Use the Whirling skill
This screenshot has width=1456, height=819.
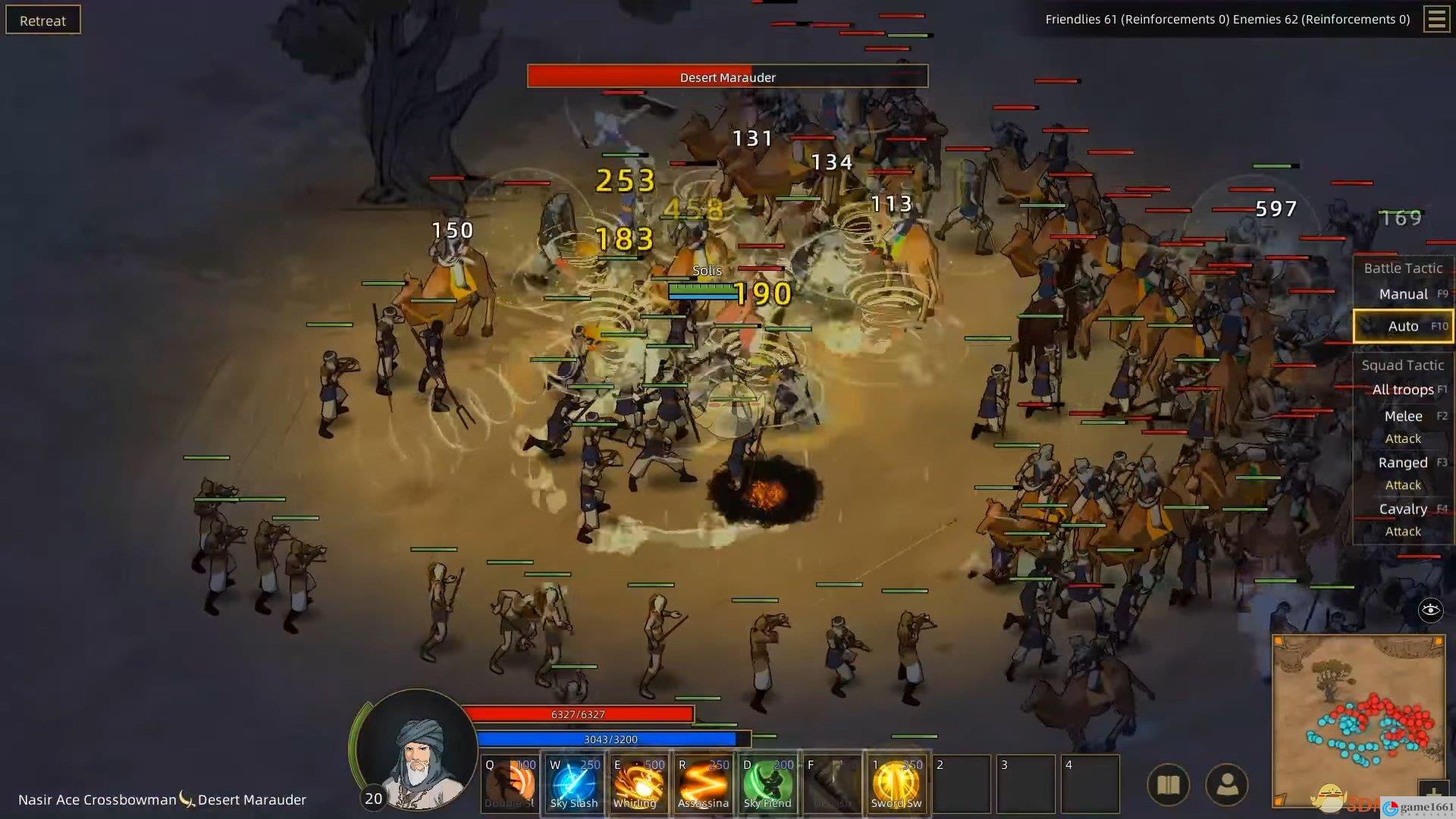click(637, 784)
